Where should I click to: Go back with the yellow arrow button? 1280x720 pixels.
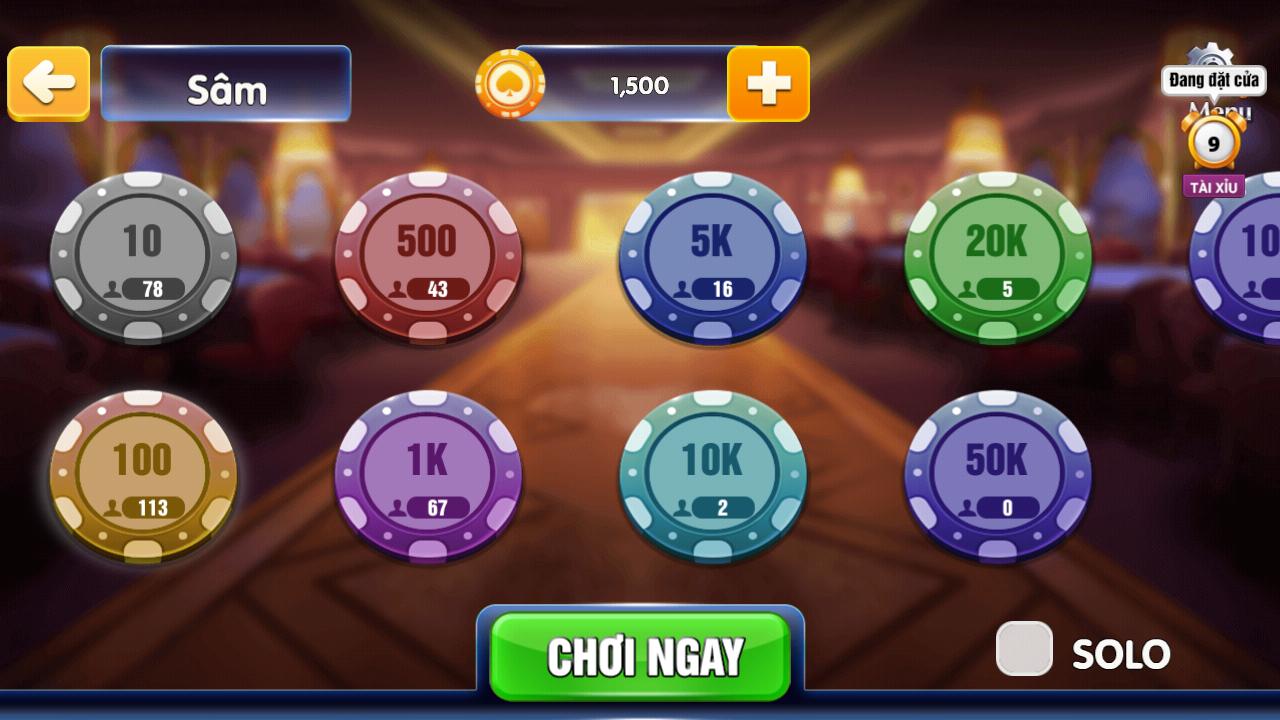pos(48,84)
